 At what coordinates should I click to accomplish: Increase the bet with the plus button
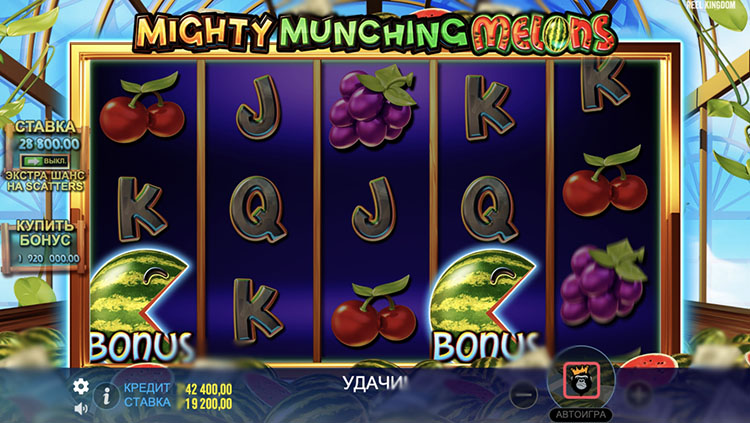(637, 394)
